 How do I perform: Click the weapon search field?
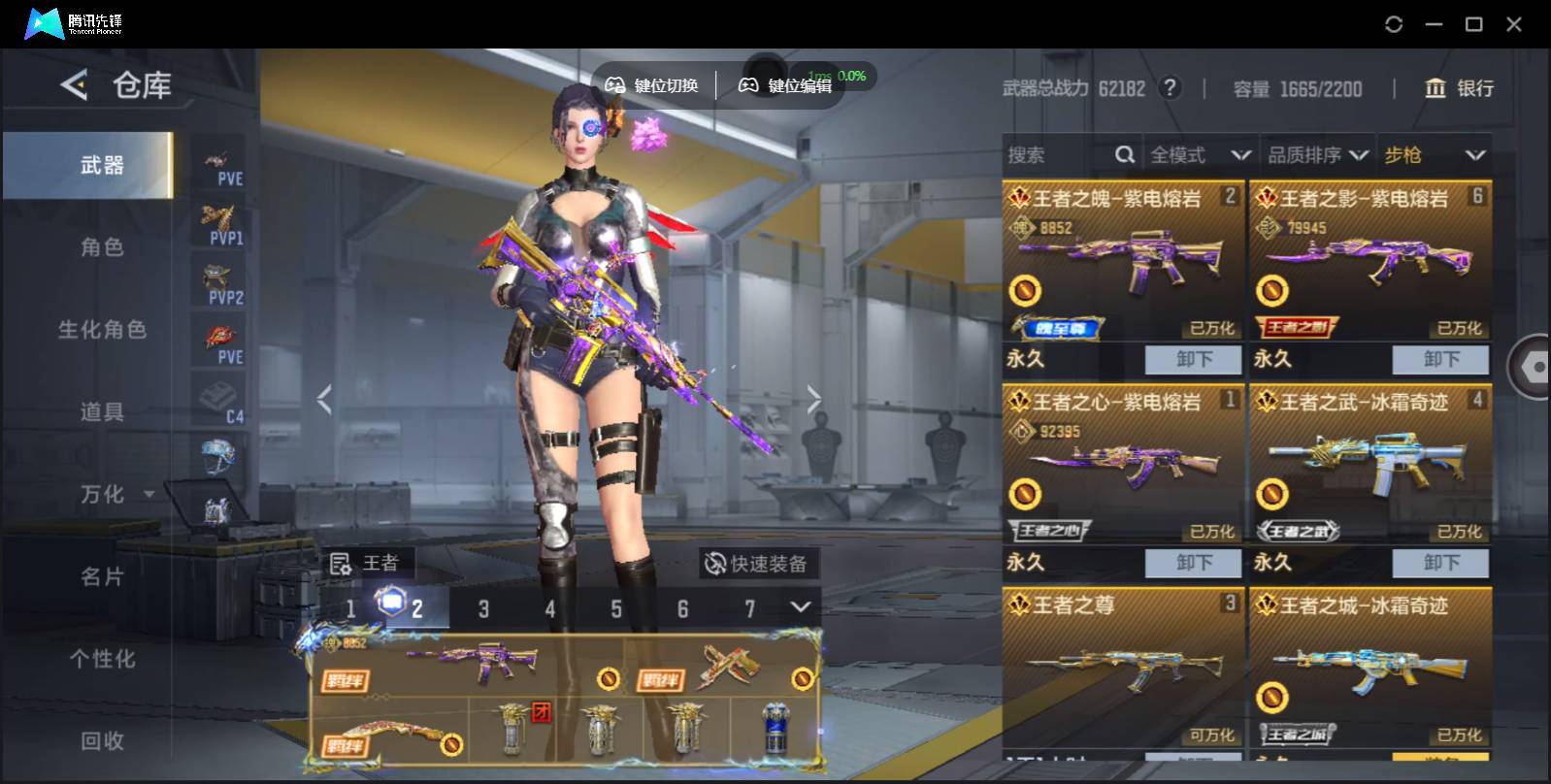pyautogui.click(x=1058, y=155)
